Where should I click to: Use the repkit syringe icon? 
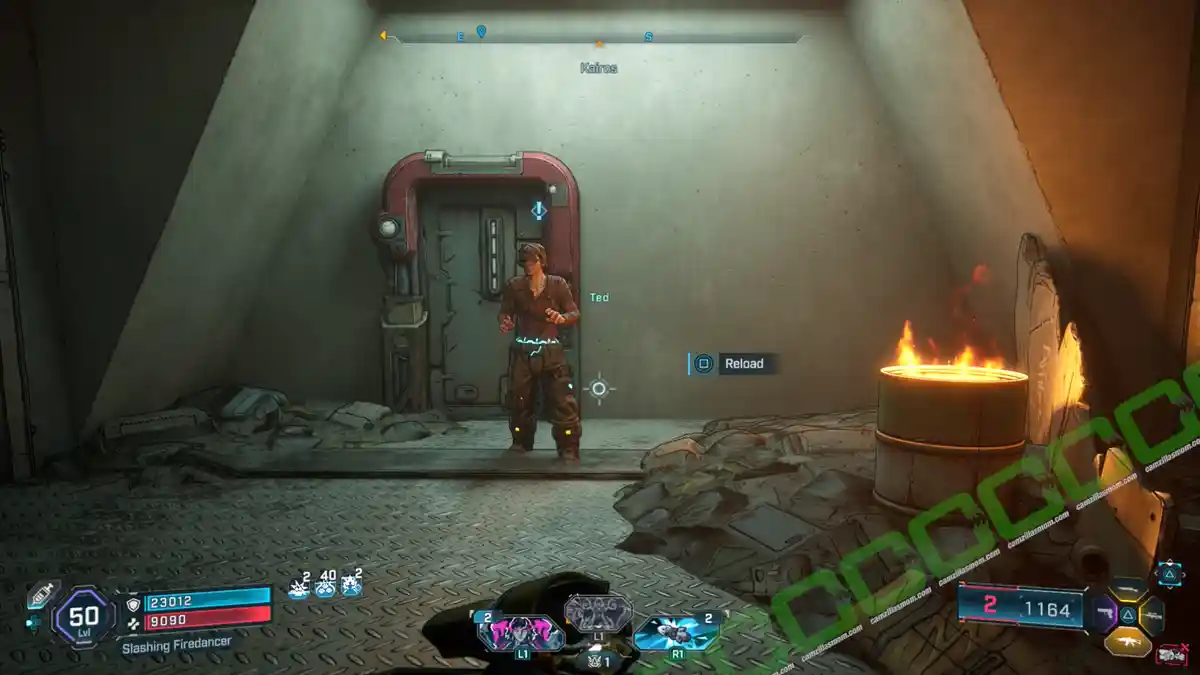coord(41,594)
